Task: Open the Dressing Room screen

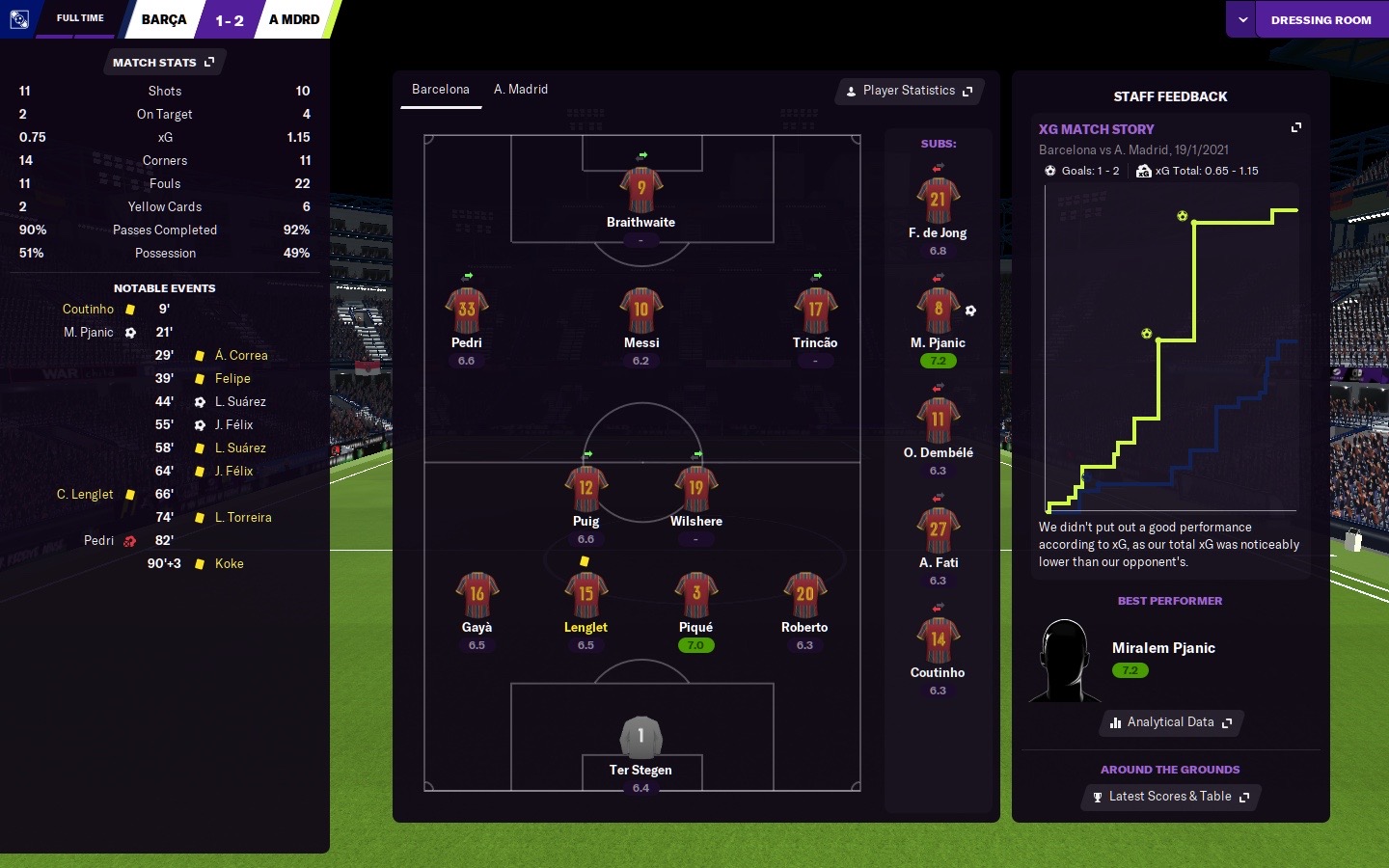Action: click(1321, 19)
